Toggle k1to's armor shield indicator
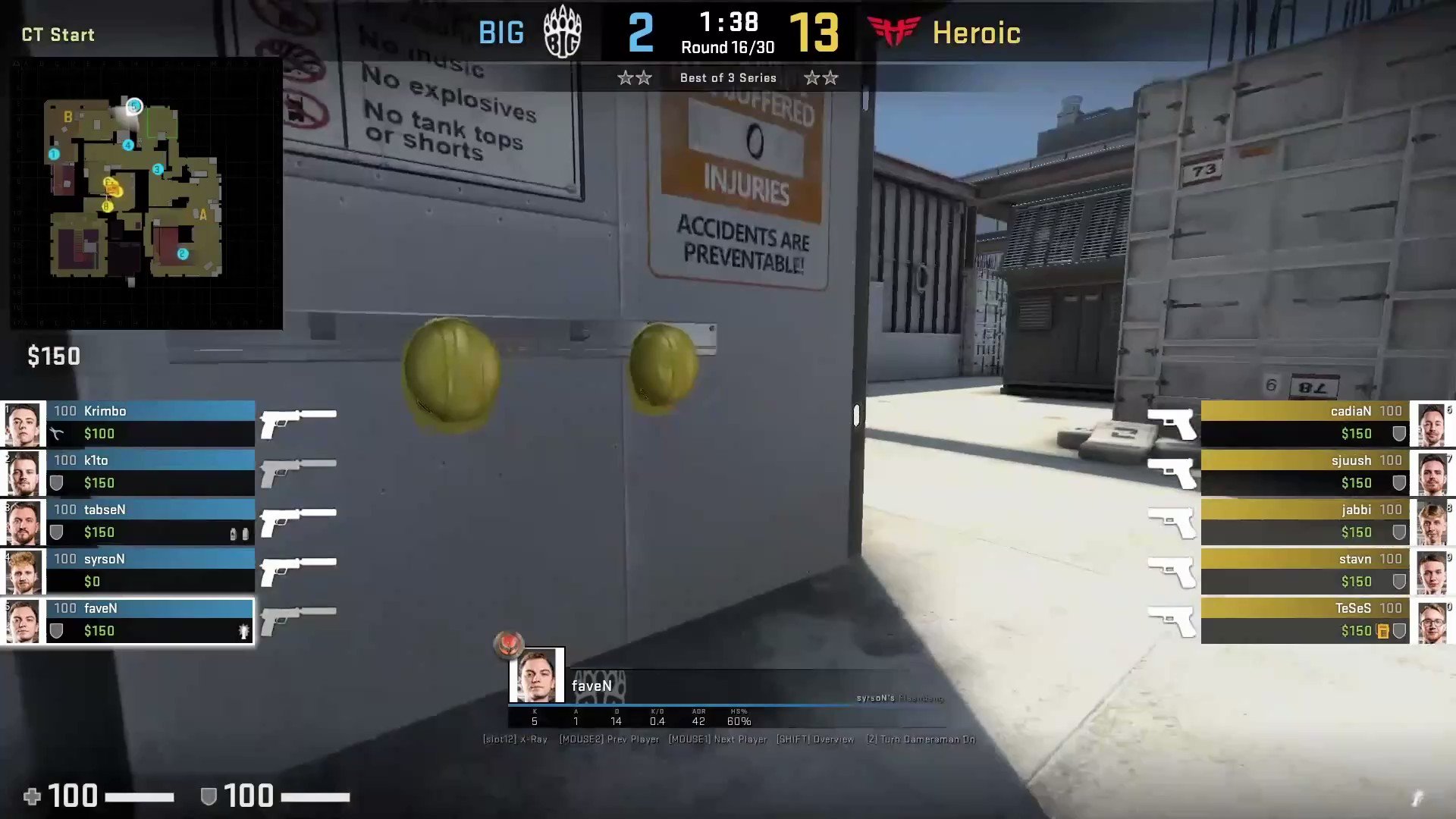Screen dimensions: 1456x819 pos(57,483)
